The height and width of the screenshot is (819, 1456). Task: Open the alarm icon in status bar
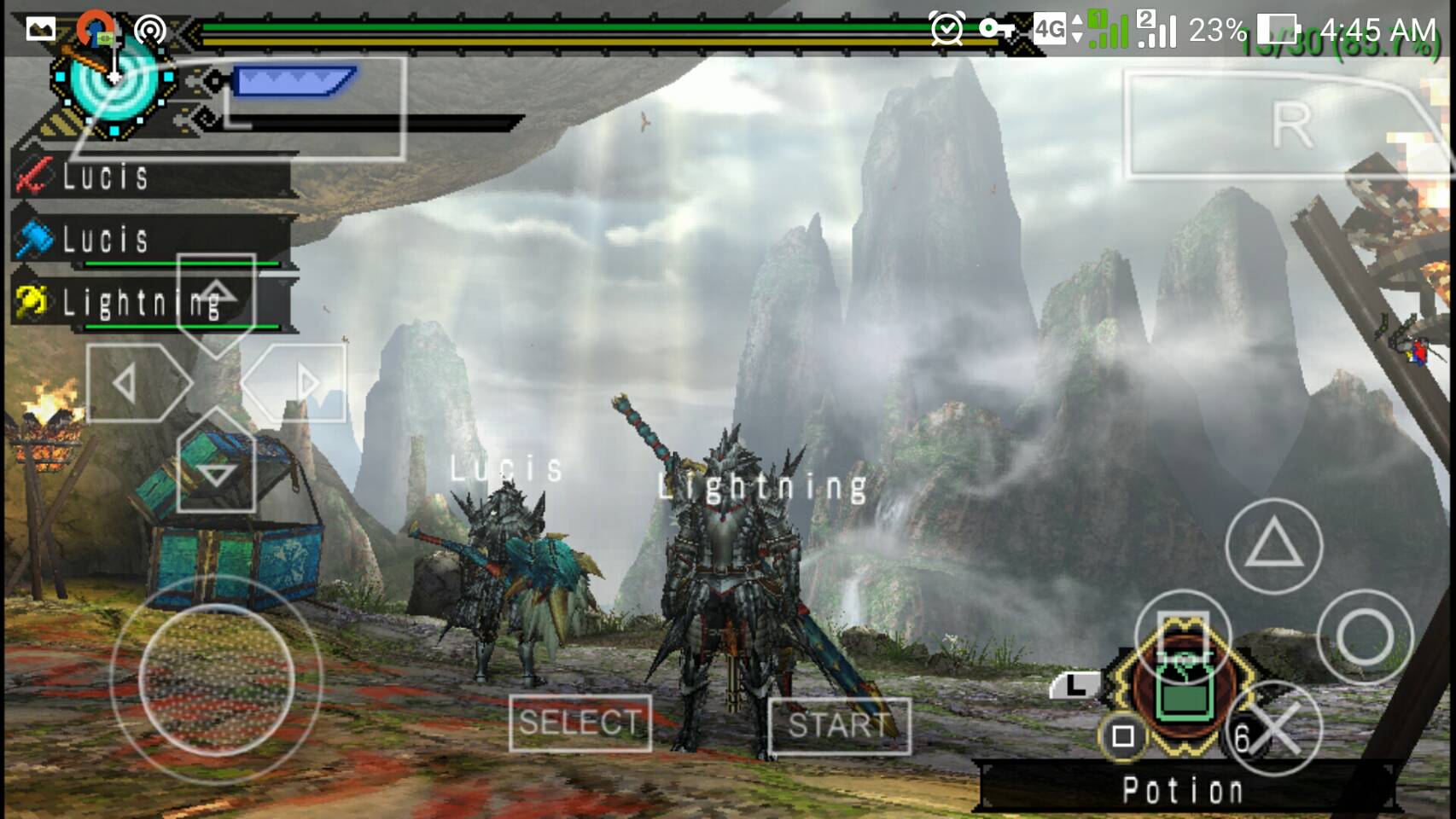click(x=946, y=31)
